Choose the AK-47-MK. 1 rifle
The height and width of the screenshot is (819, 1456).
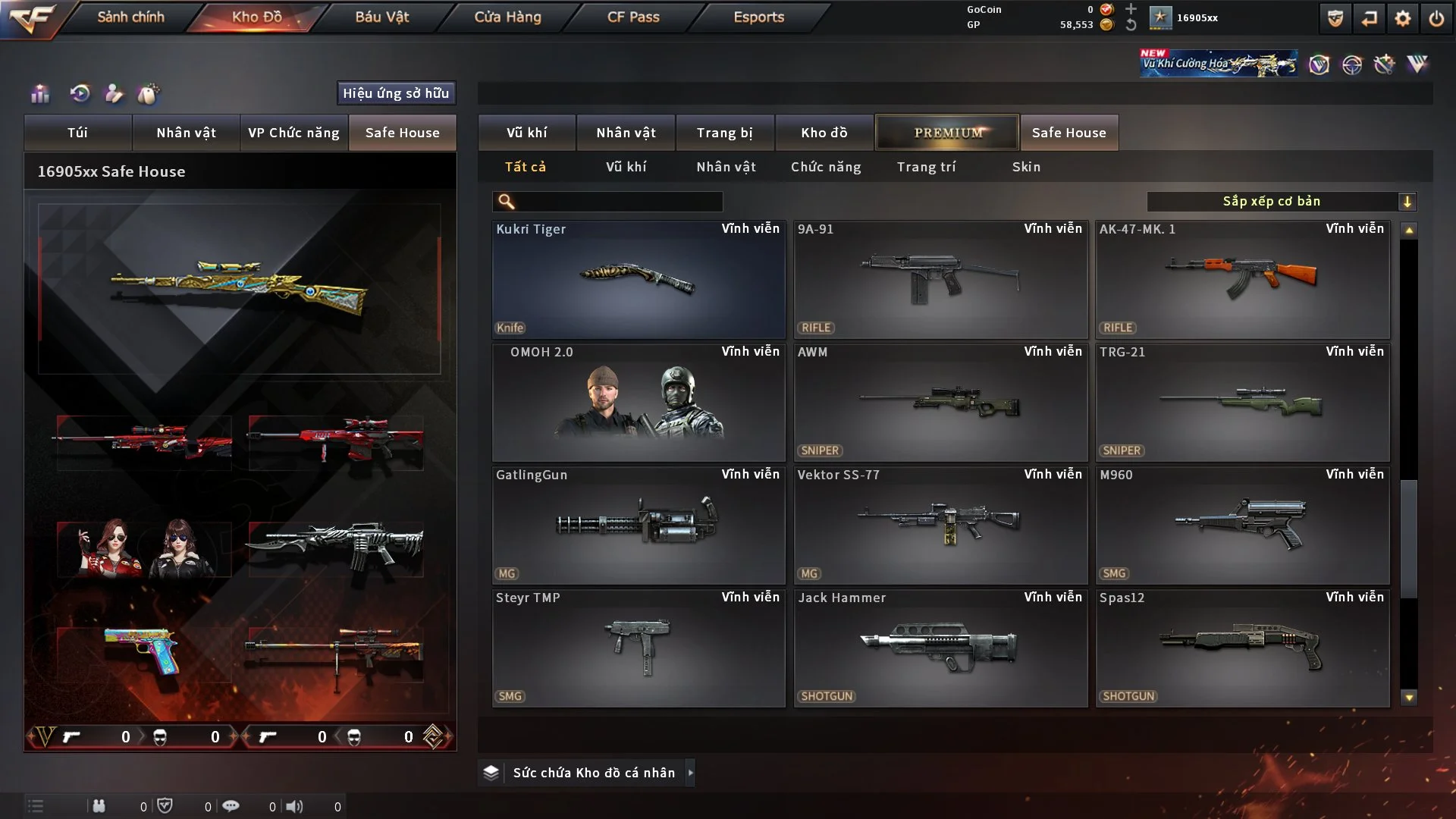1242,279
